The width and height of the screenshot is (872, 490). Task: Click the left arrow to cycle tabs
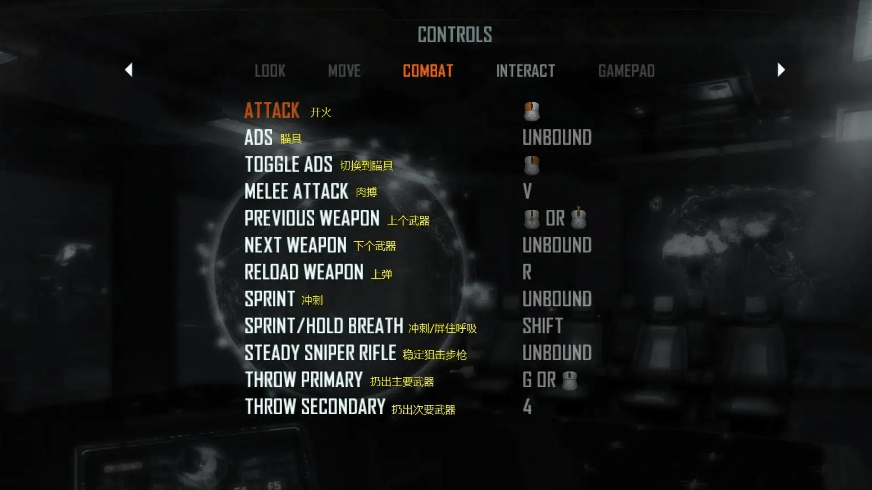(x=129, y=70)
